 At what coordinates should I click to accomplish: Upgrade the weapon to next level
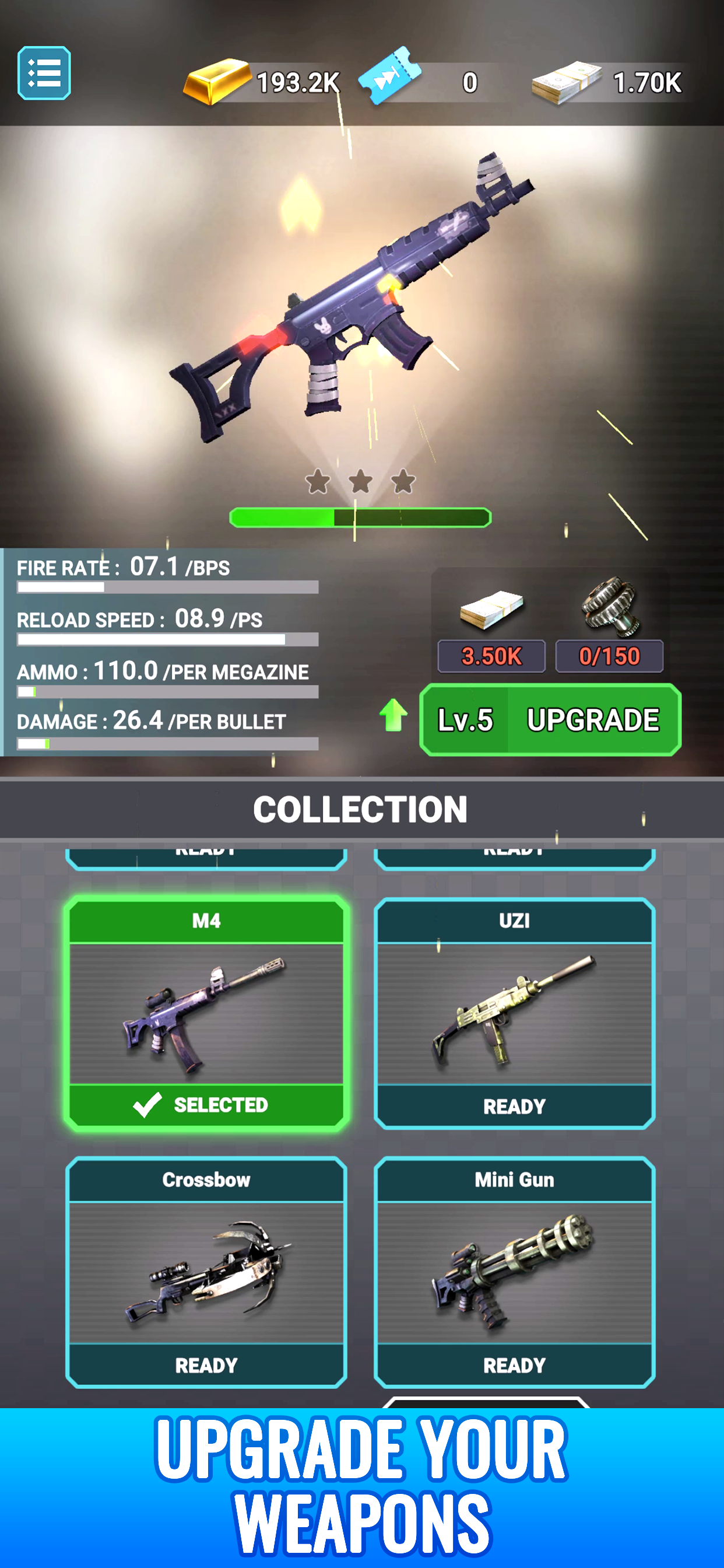pyautogui.click(x=550, y=719)
